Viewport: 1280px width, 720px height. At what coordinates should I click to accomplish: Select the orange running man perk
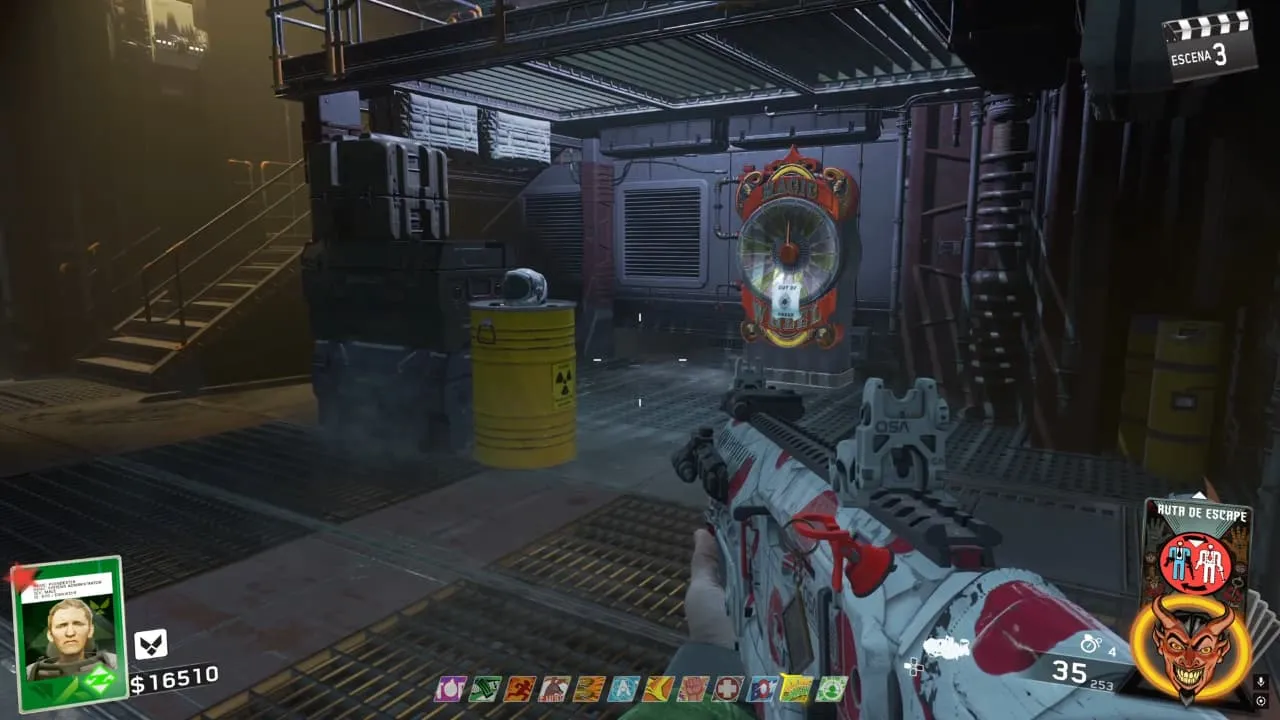520,689
